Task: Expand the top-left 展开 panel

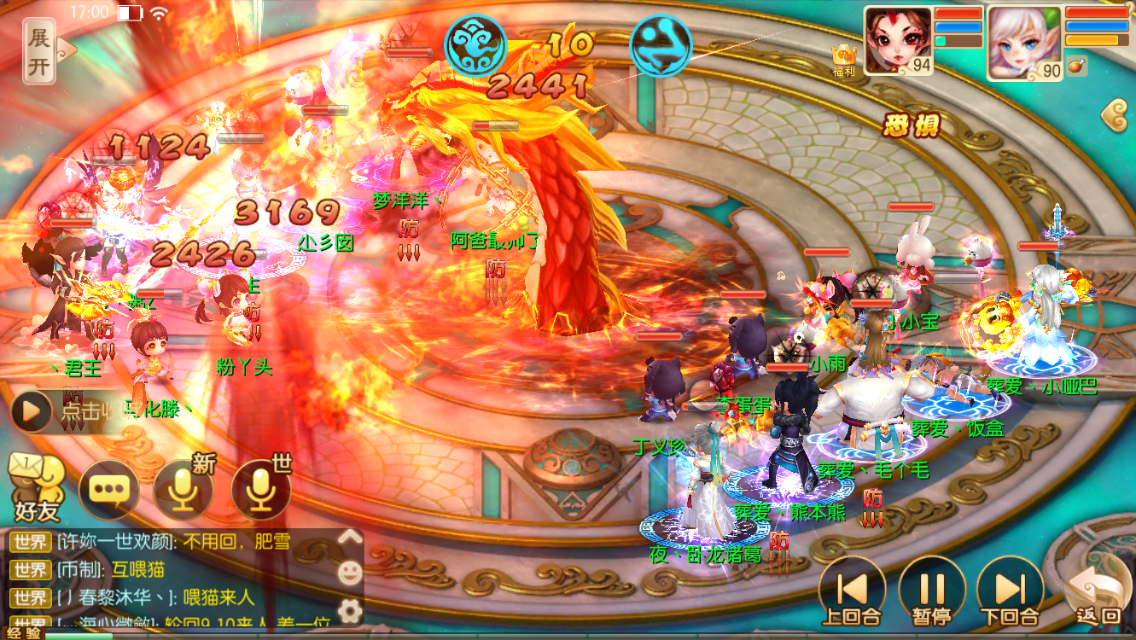Action: [39, 50]
